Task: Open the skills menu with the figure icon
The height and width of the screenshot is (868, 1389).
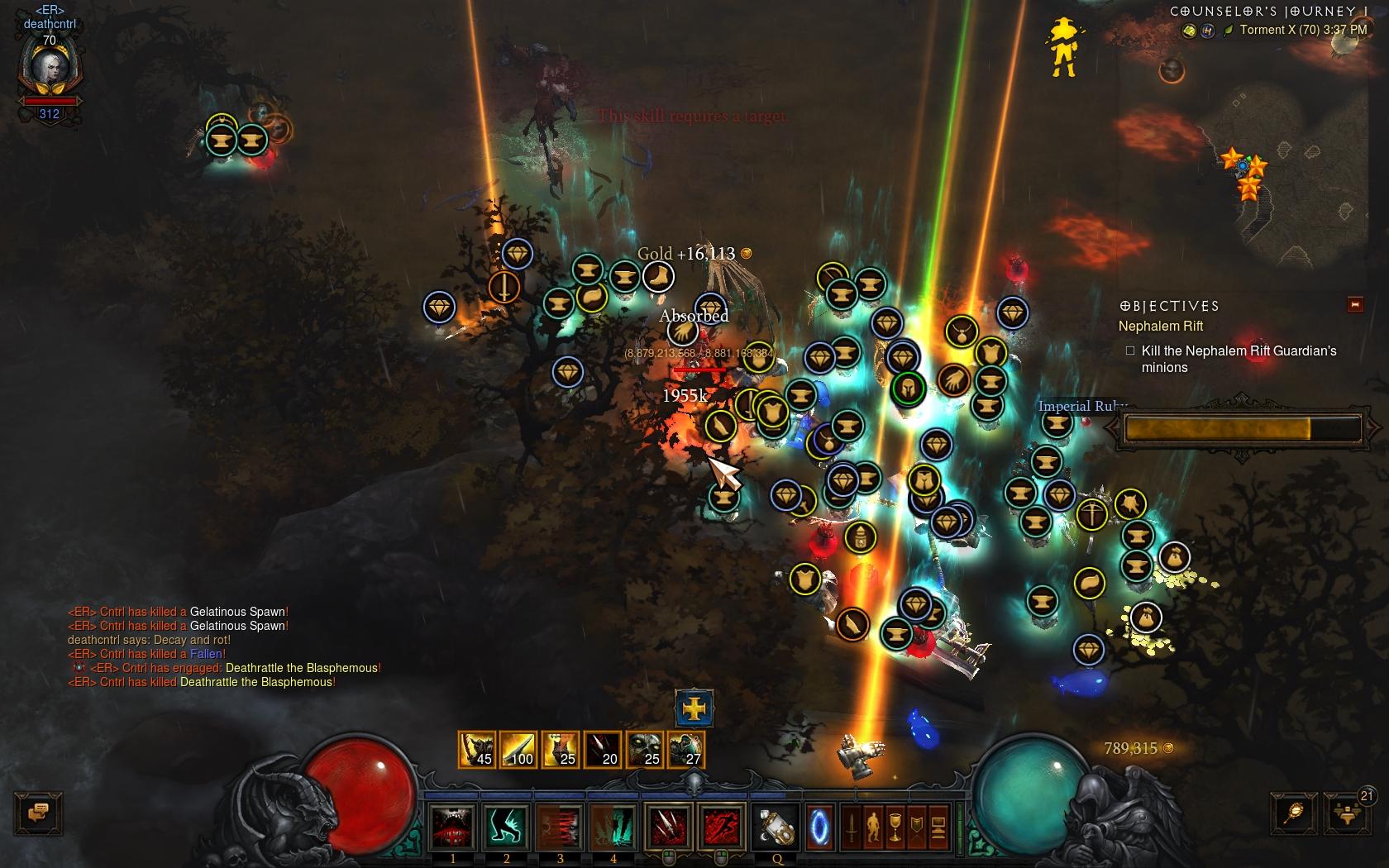Action: click(873, 827)
